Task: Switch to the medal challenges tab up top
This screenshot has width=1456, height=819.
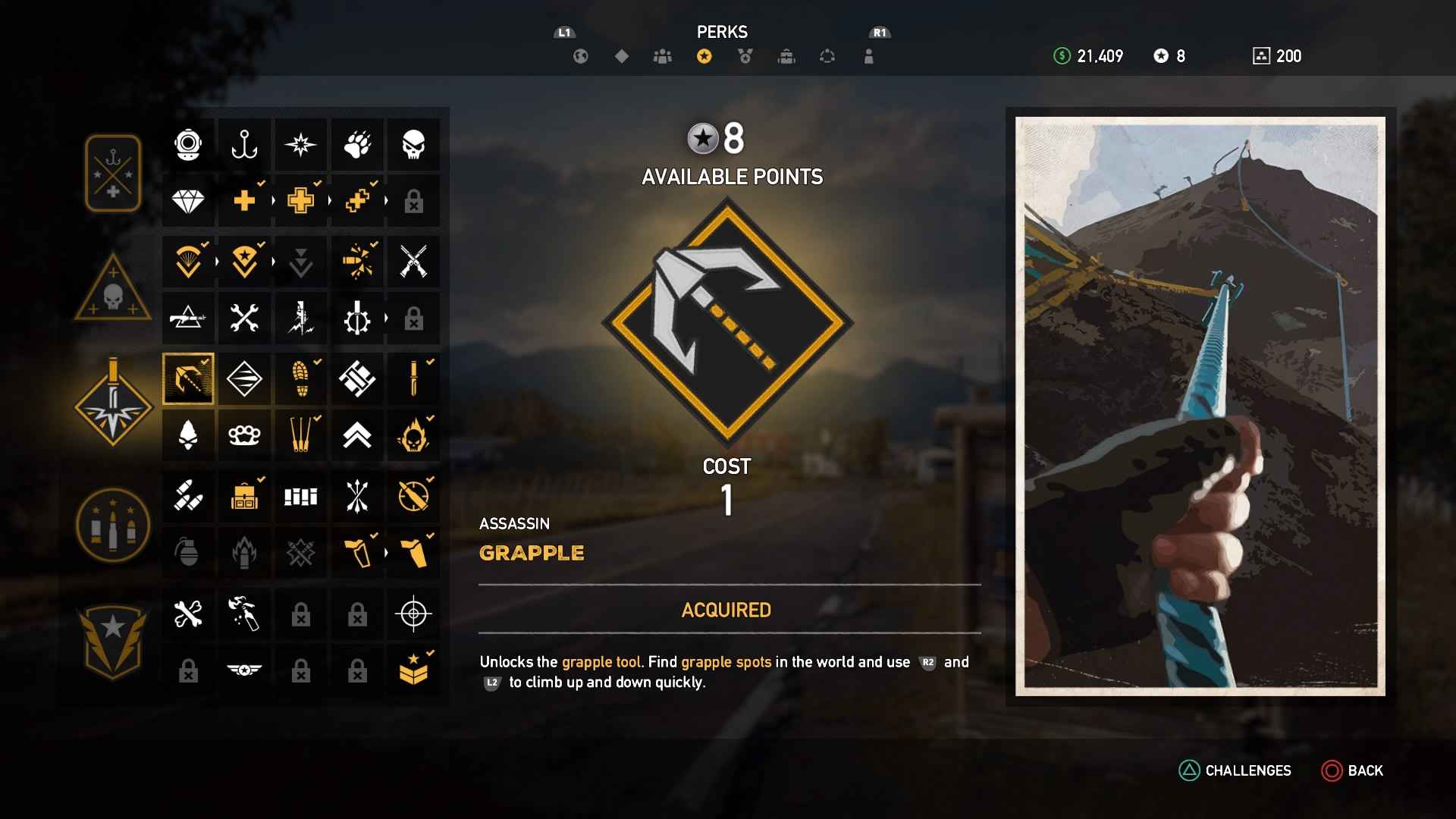Action: (745, 55)
